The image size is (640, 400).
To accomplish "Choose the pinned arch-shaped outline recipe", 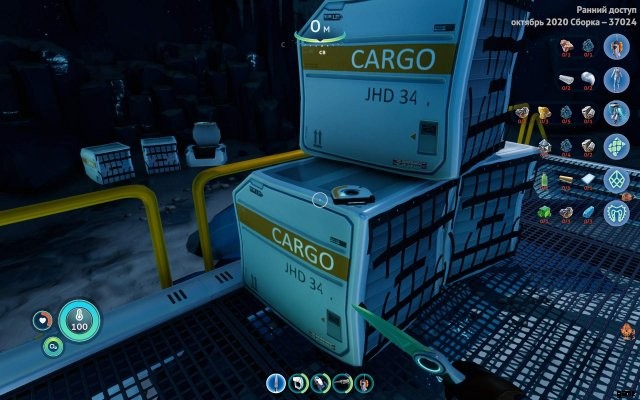I will point(616,213).
